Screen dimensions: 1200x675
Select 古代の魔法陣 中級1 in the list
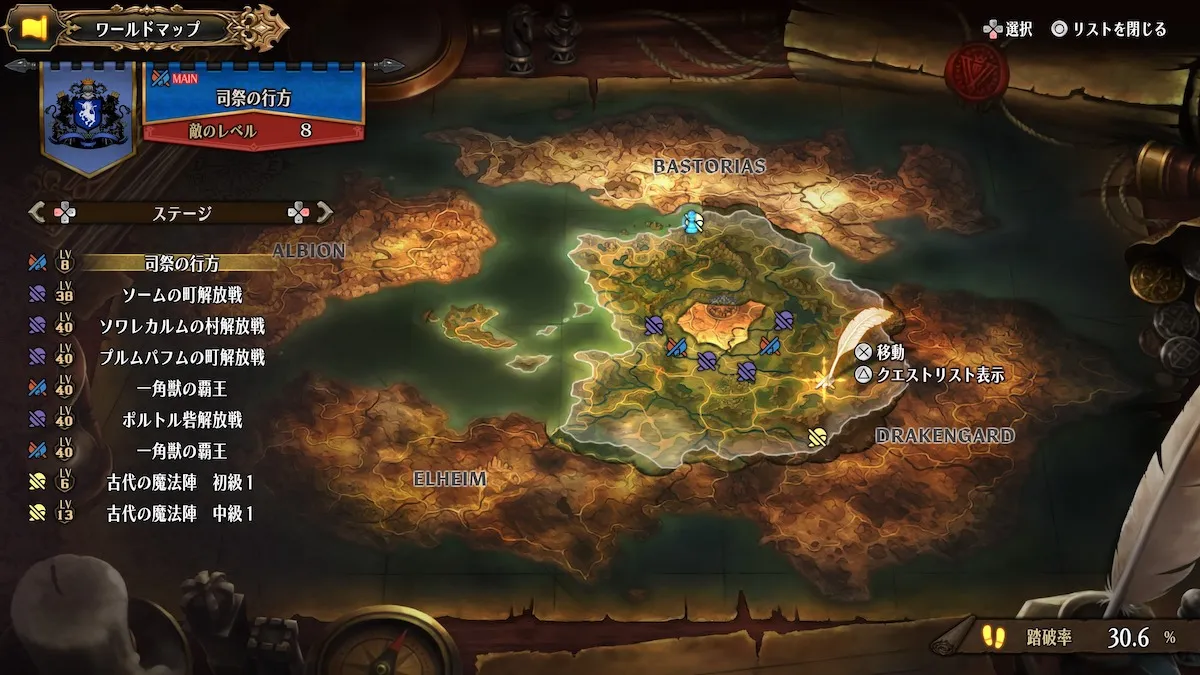(180, 514)
